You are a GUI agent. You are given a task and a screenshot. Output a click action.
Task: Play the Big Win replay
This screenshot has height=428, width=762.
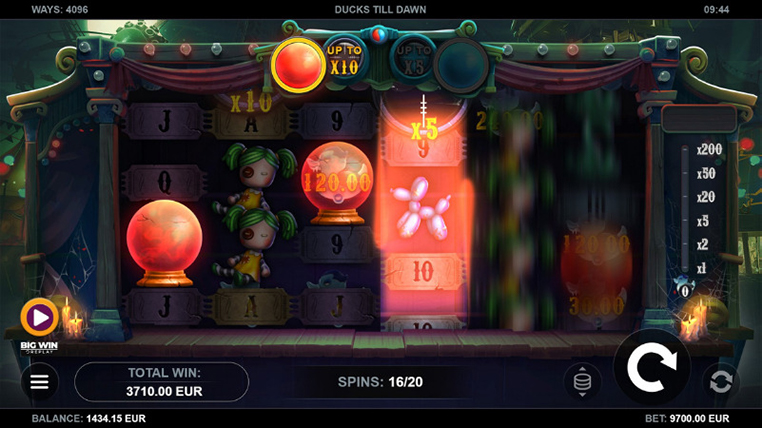[40, 318]
